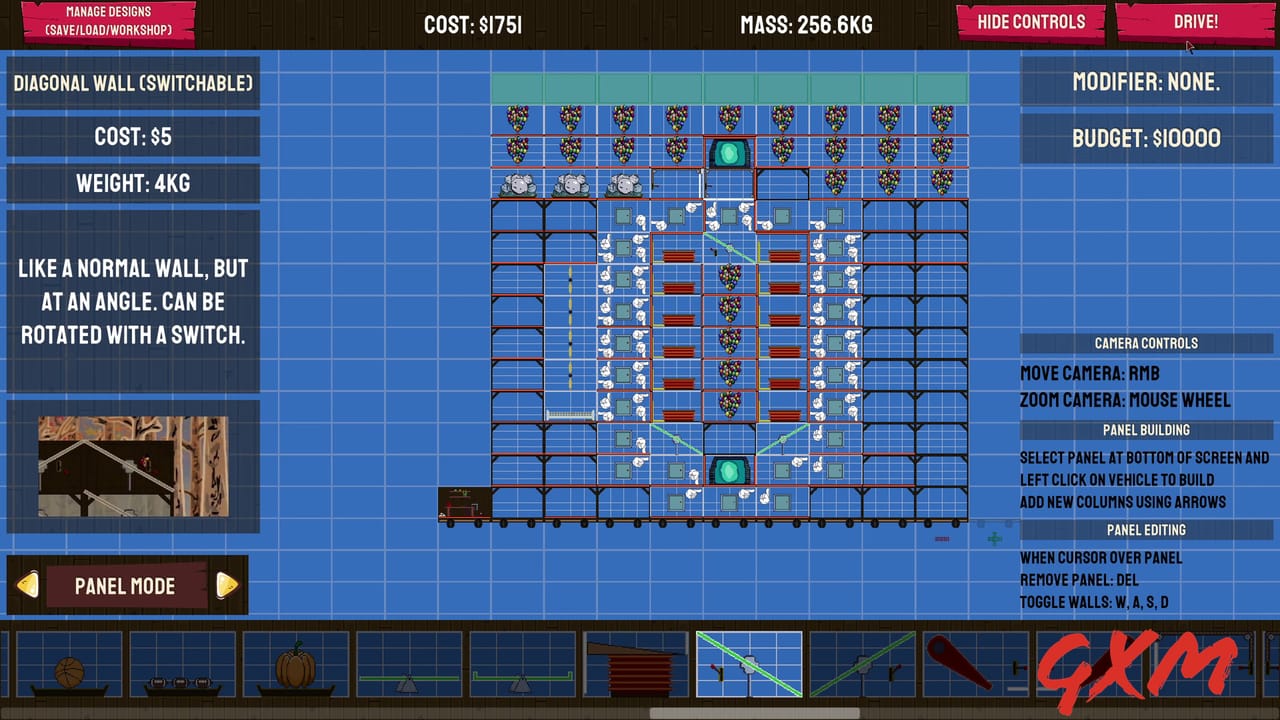Viewport: 1280px width, 720px height.
Task: Click the left arrow beside Panel Mode
Action: coord(29,586)
